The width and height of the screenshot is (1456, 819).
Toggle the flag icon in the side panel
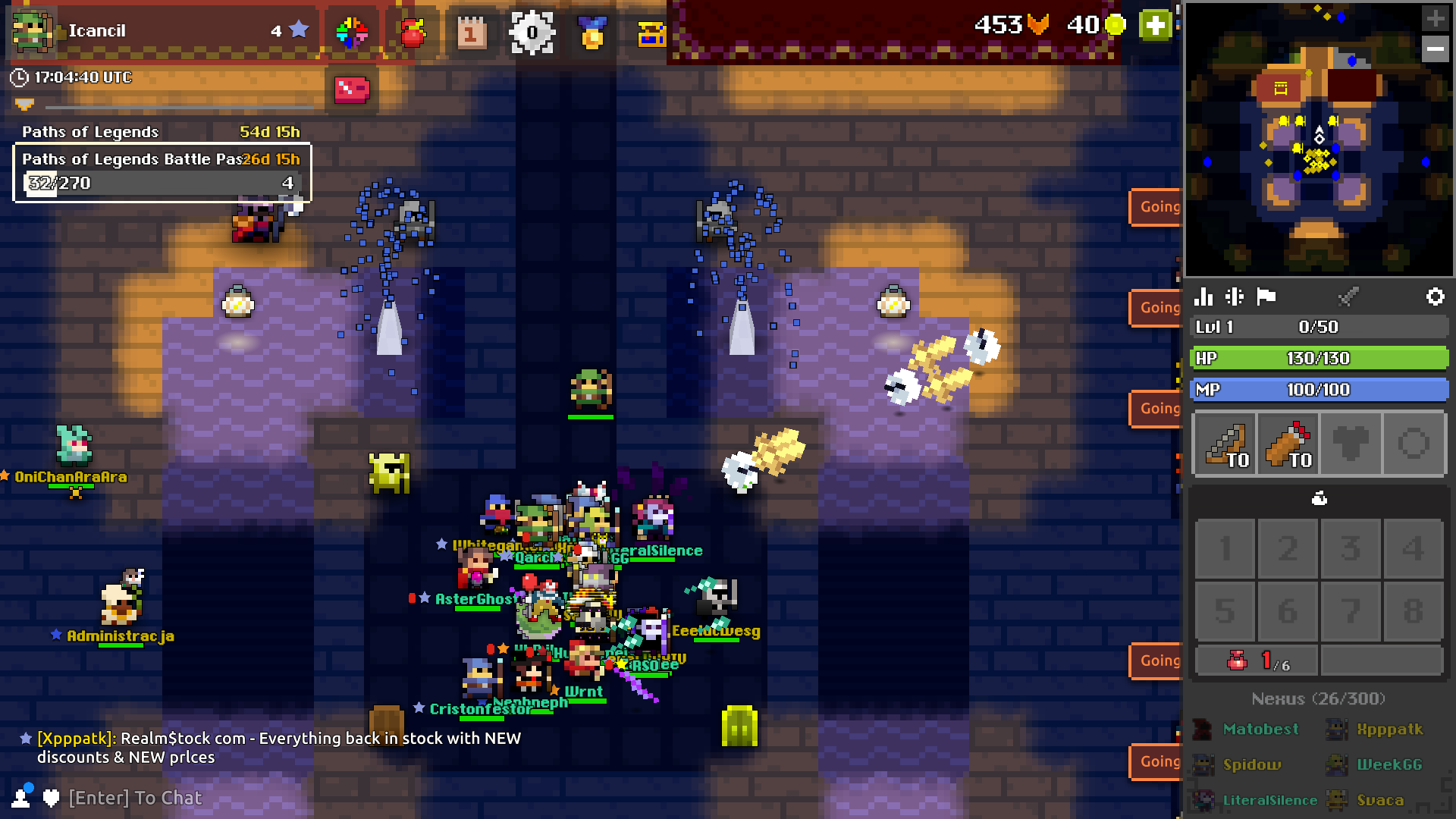pos(1268,297)
